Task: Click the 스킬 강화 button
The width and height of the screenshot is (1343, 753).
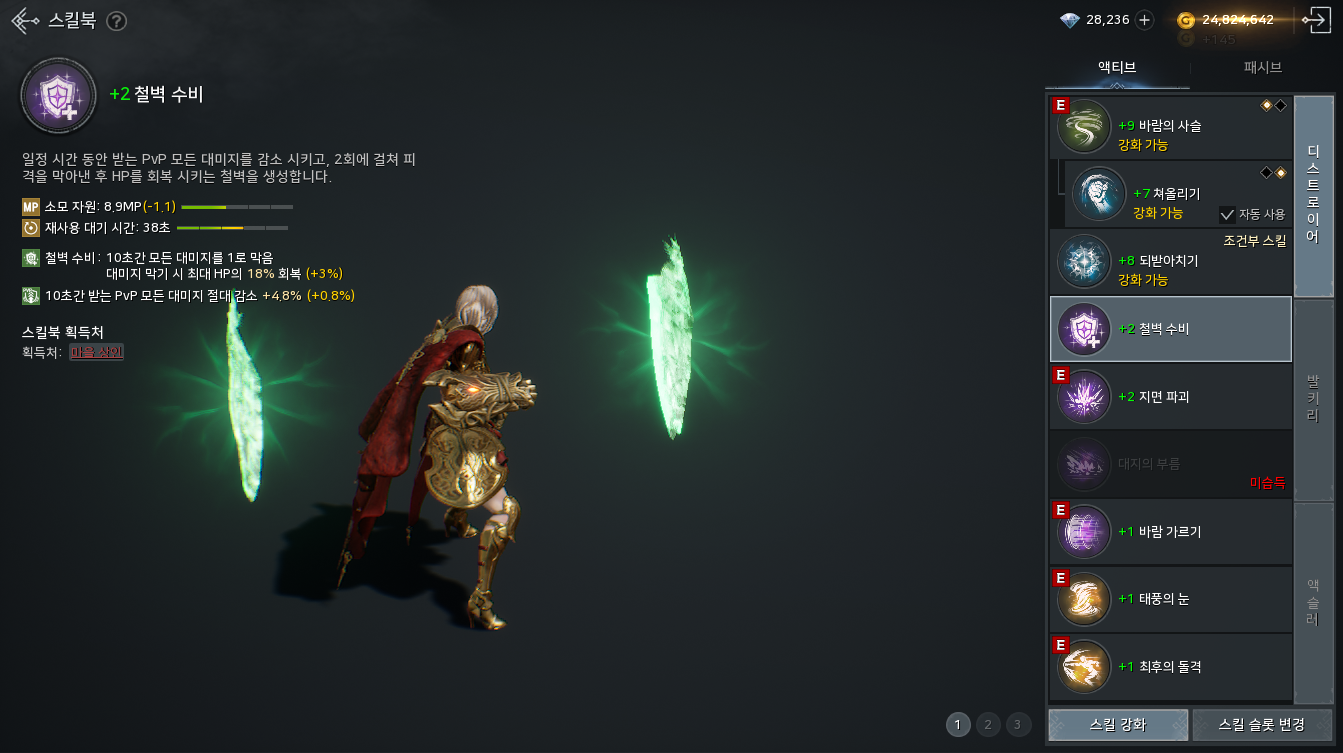Action: 1118,725
